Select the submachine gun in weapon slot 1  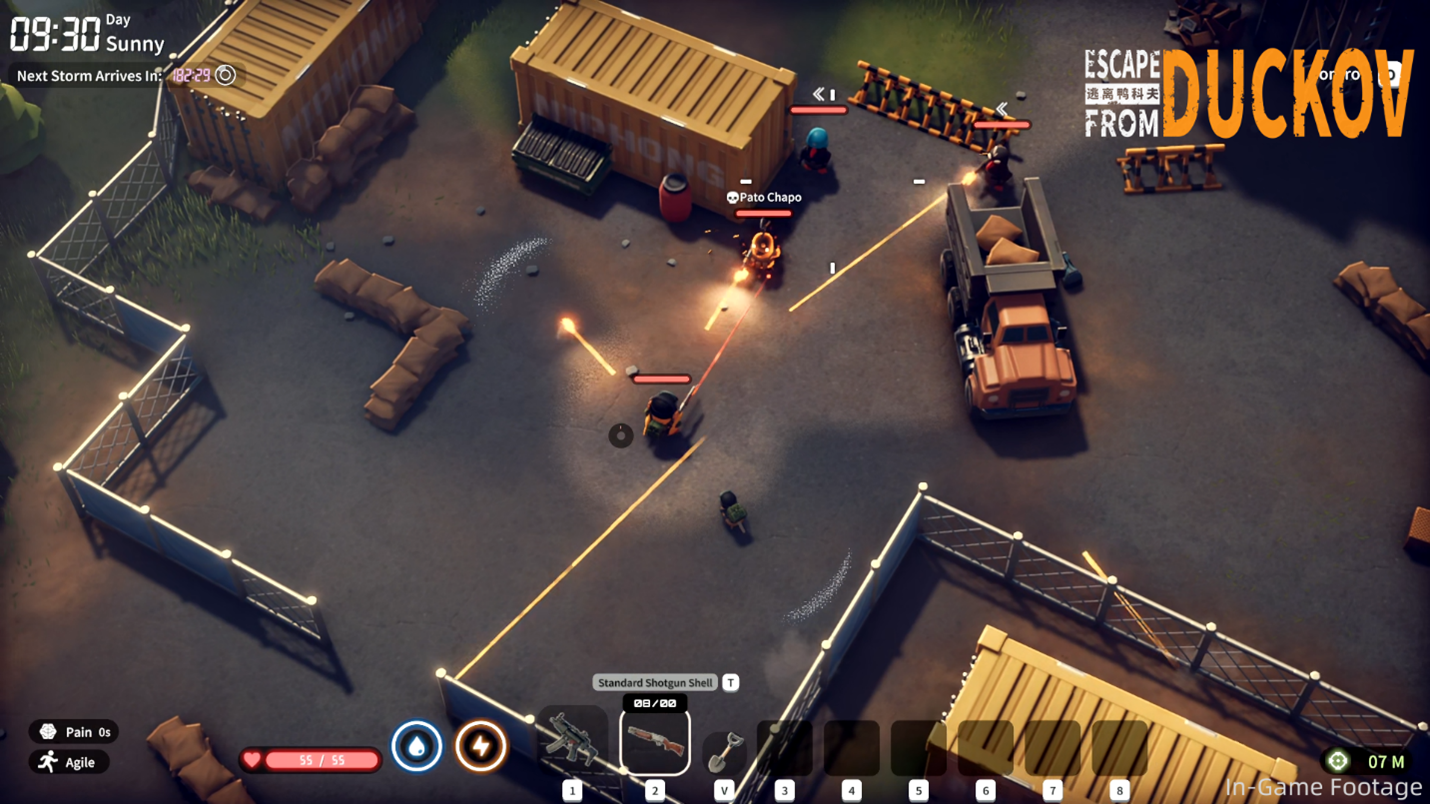572,741
